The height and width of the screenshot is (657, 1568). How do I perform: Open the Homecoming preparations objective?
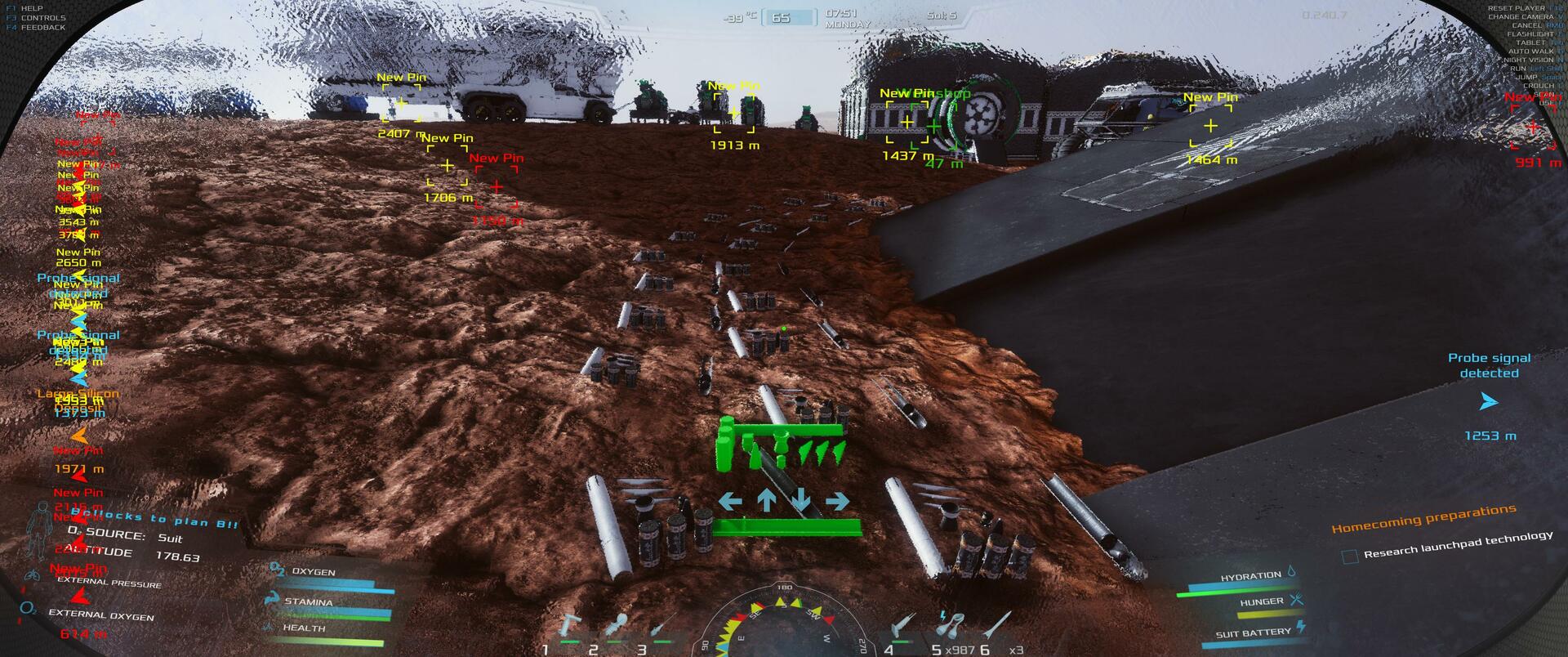[x=1424, y=518]
